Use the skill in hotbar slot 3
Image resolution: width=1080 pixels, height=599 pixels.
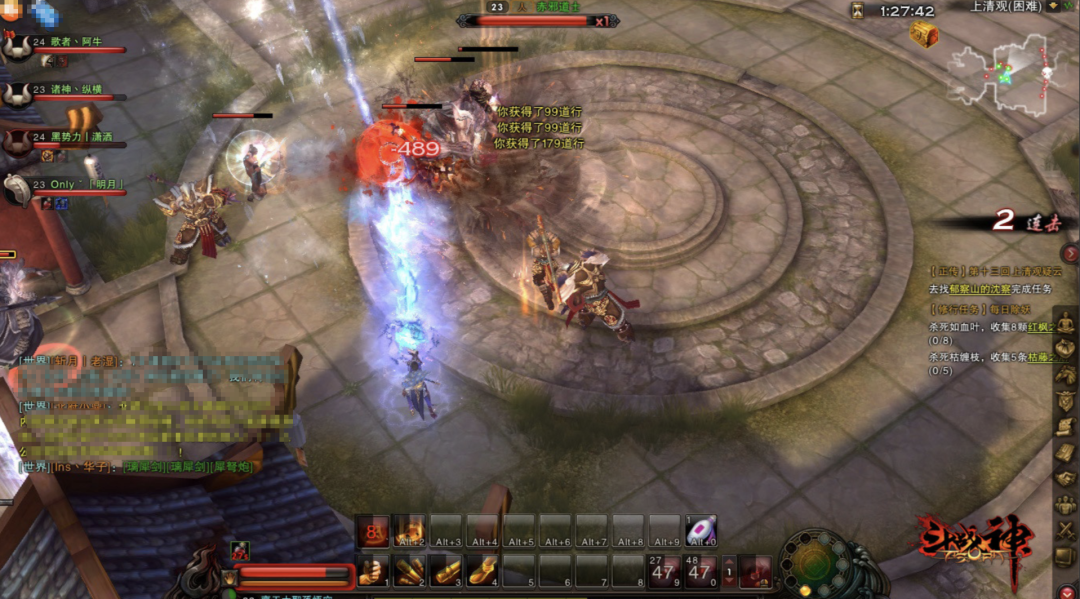pyautogui.click(x=446, y=572)
